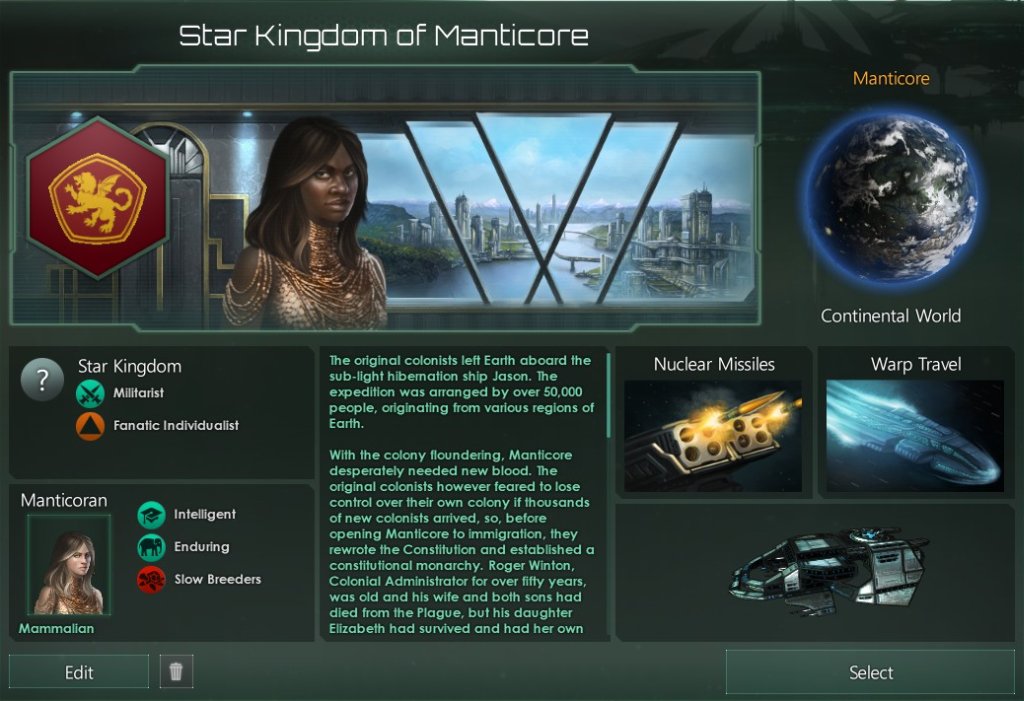
Task: Click the Militarist ethic icon
Action: [x=90, y=395]
